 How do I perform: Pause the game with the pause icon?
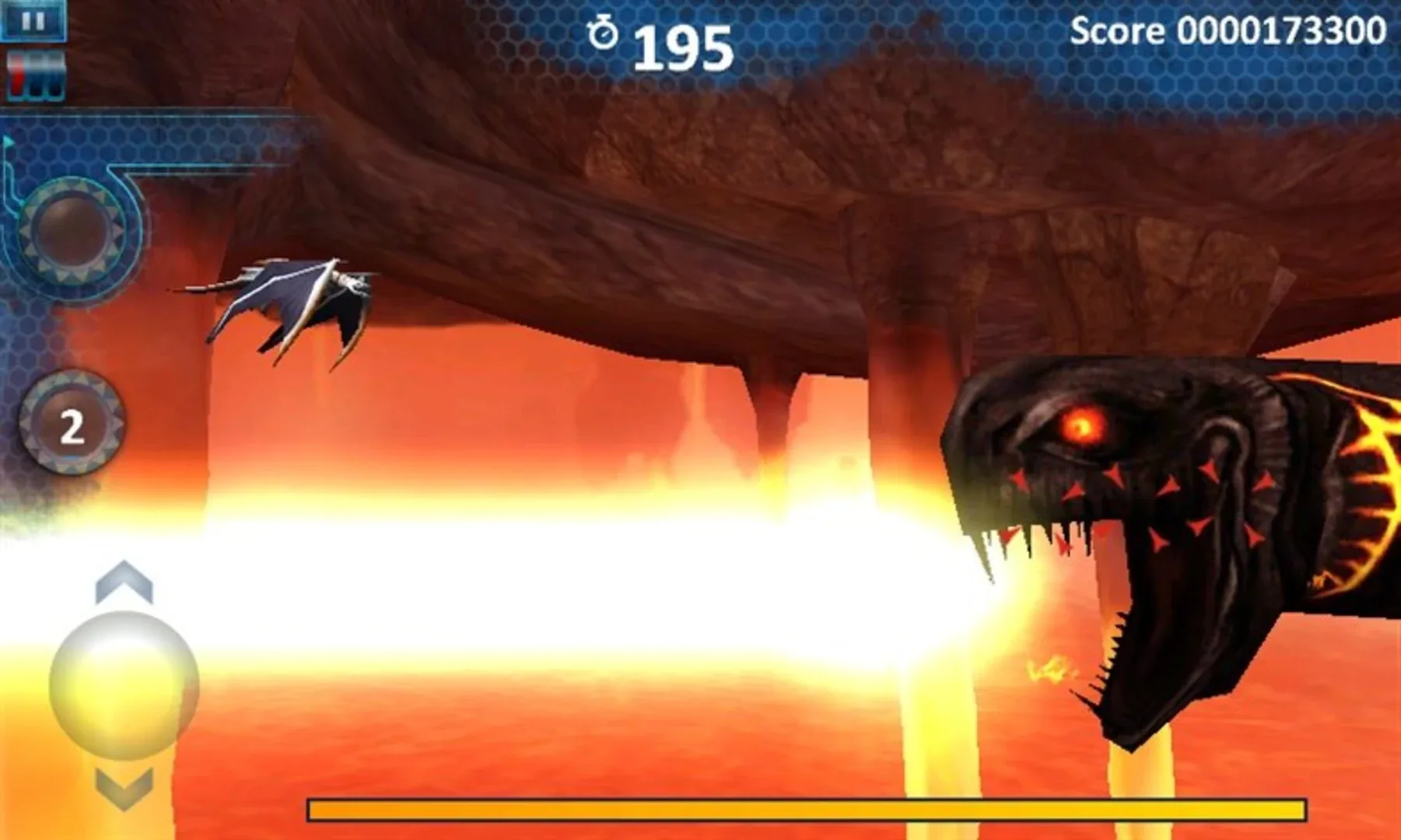[x=33, y=21]
